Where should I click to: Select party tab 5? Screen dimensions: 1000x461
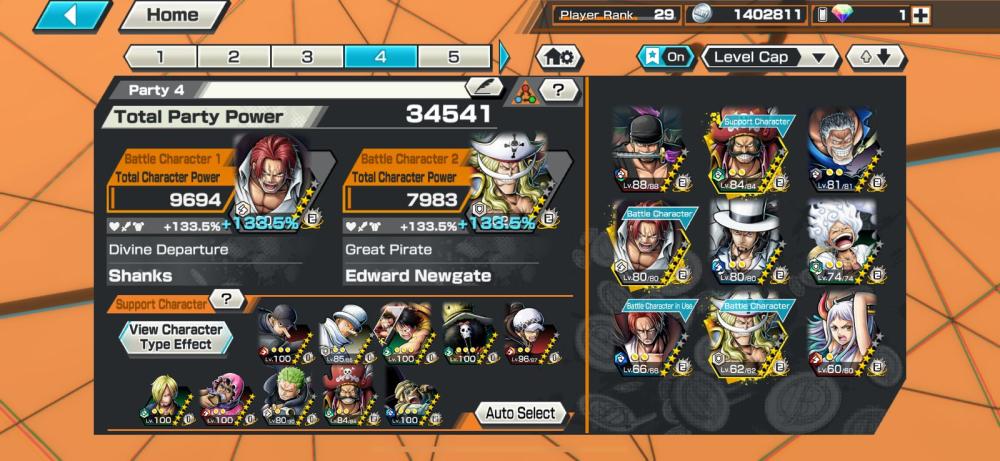454,56
